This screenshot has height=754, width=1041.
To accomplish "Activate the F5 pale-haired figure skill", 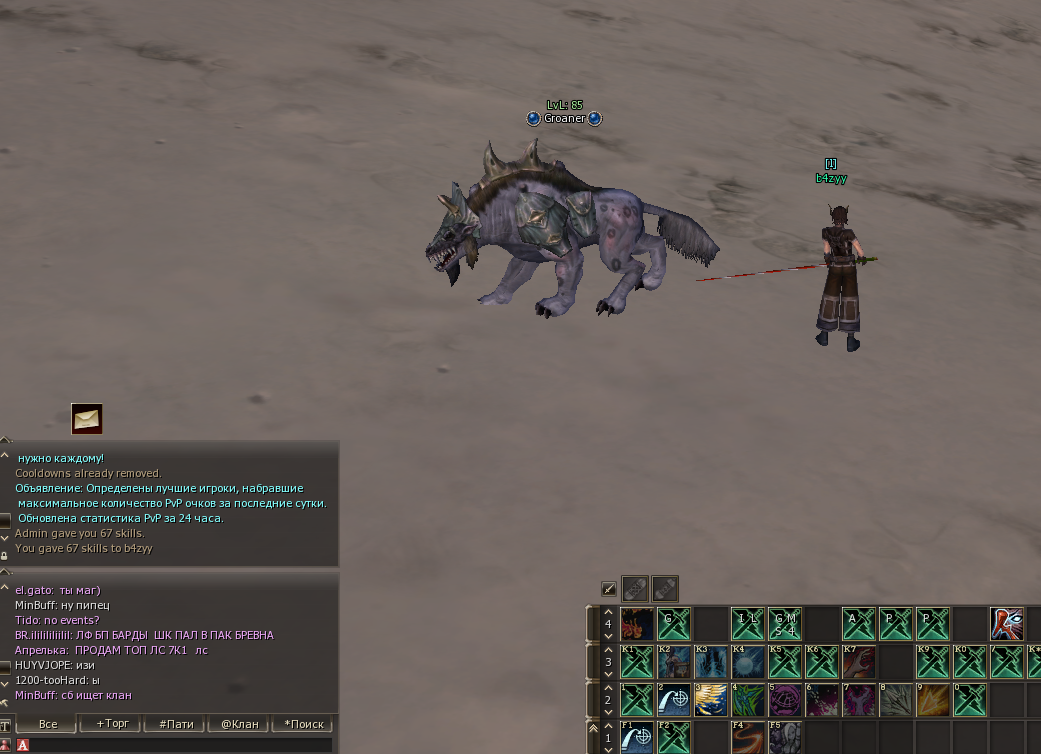I will pyautogui.click(x=785, y=737).
